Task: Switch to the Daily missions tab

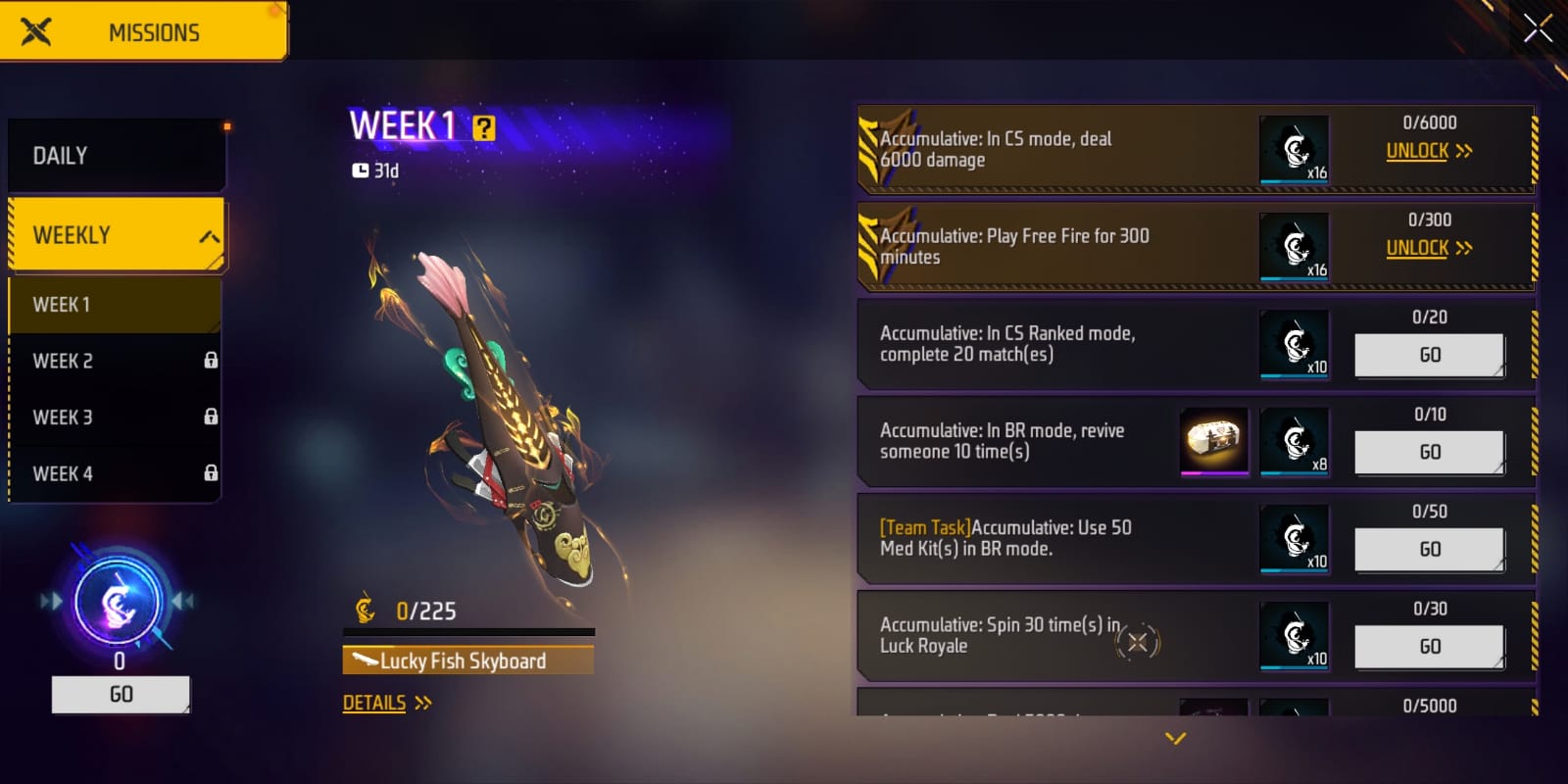Action: [x=116, y=156]
